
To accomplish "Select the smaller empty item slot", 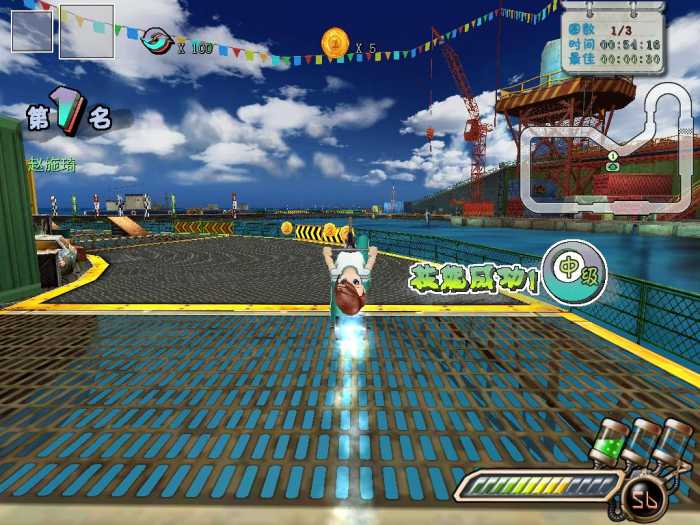I will click(32, 31).
